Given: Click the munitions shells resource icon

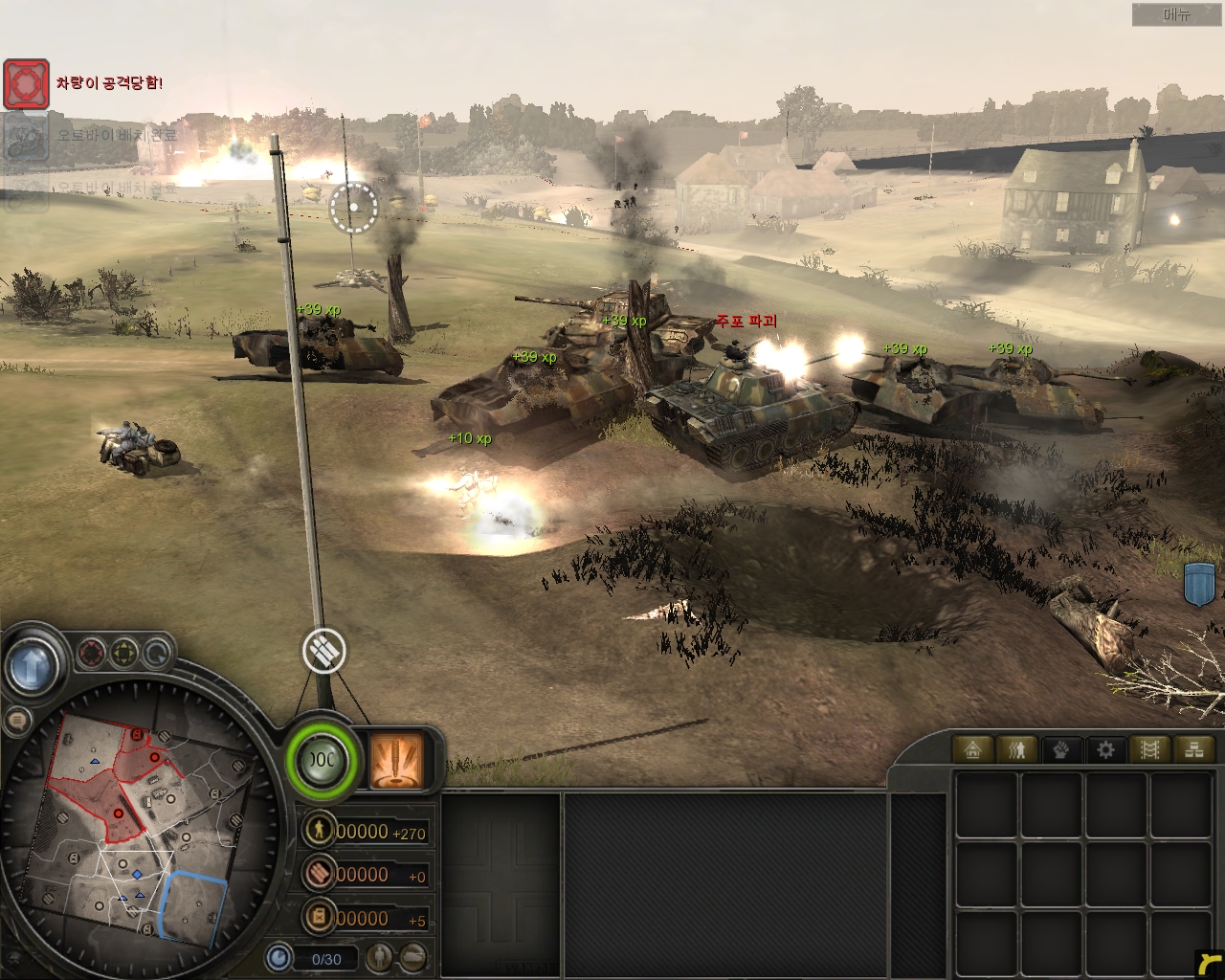Looking at the screenshot, I should 319,873.
